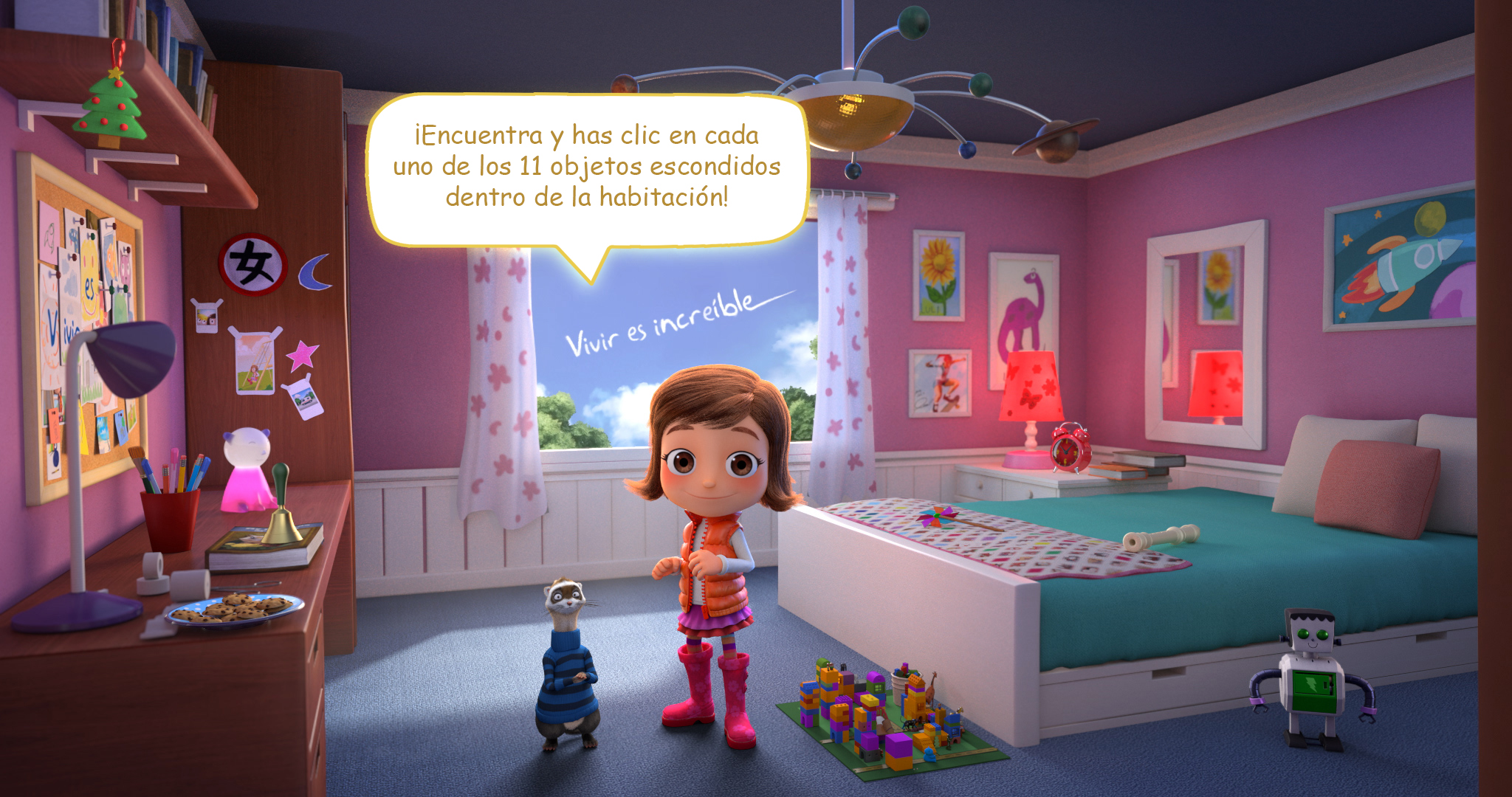Click the wooden rolling pin on the bed
The width and height of the screenshot is (1512, 797).
(1161, 536)
